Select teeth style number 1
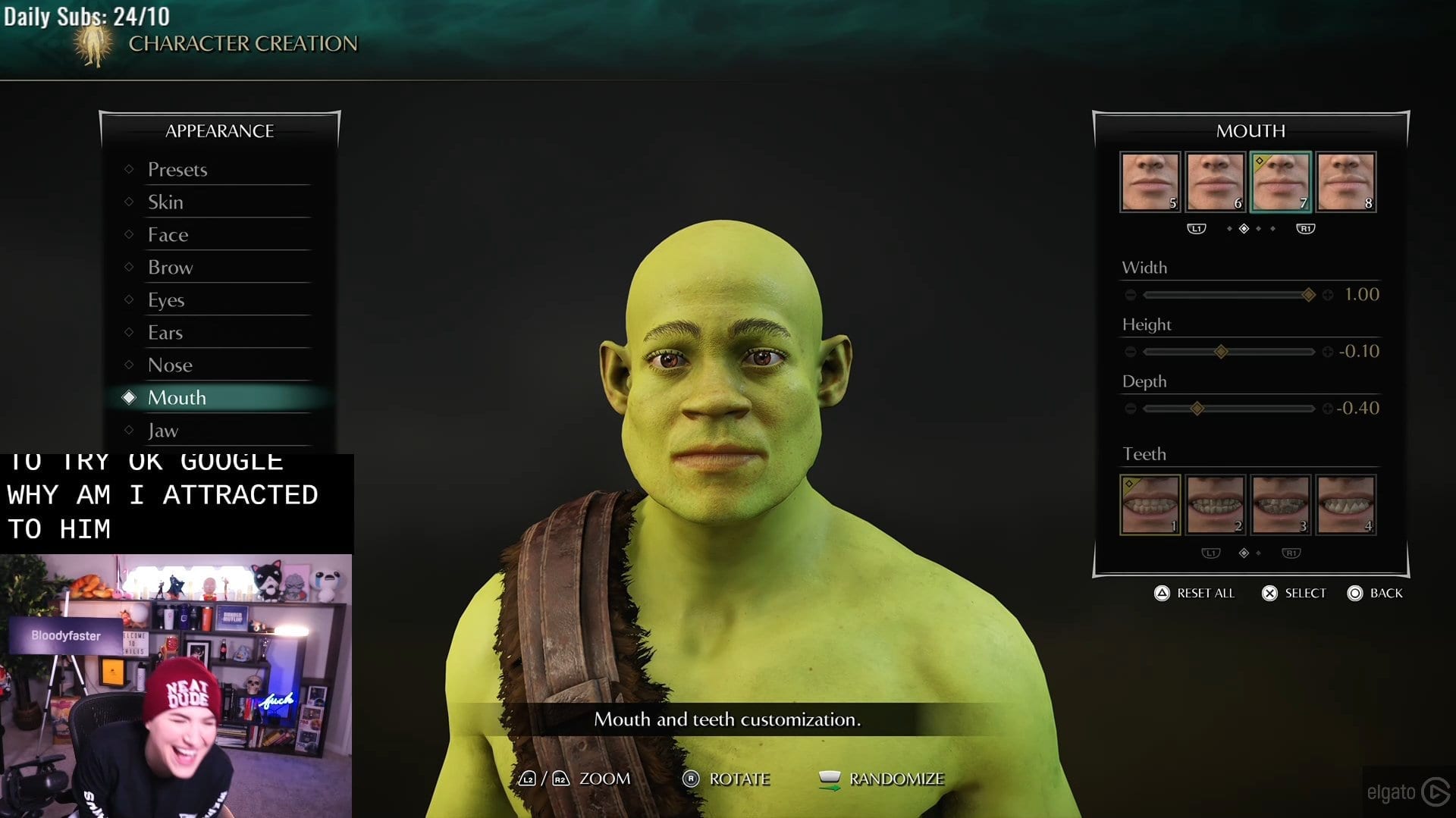Viewport: 1456px width, 818px height. click(1150, 505)
